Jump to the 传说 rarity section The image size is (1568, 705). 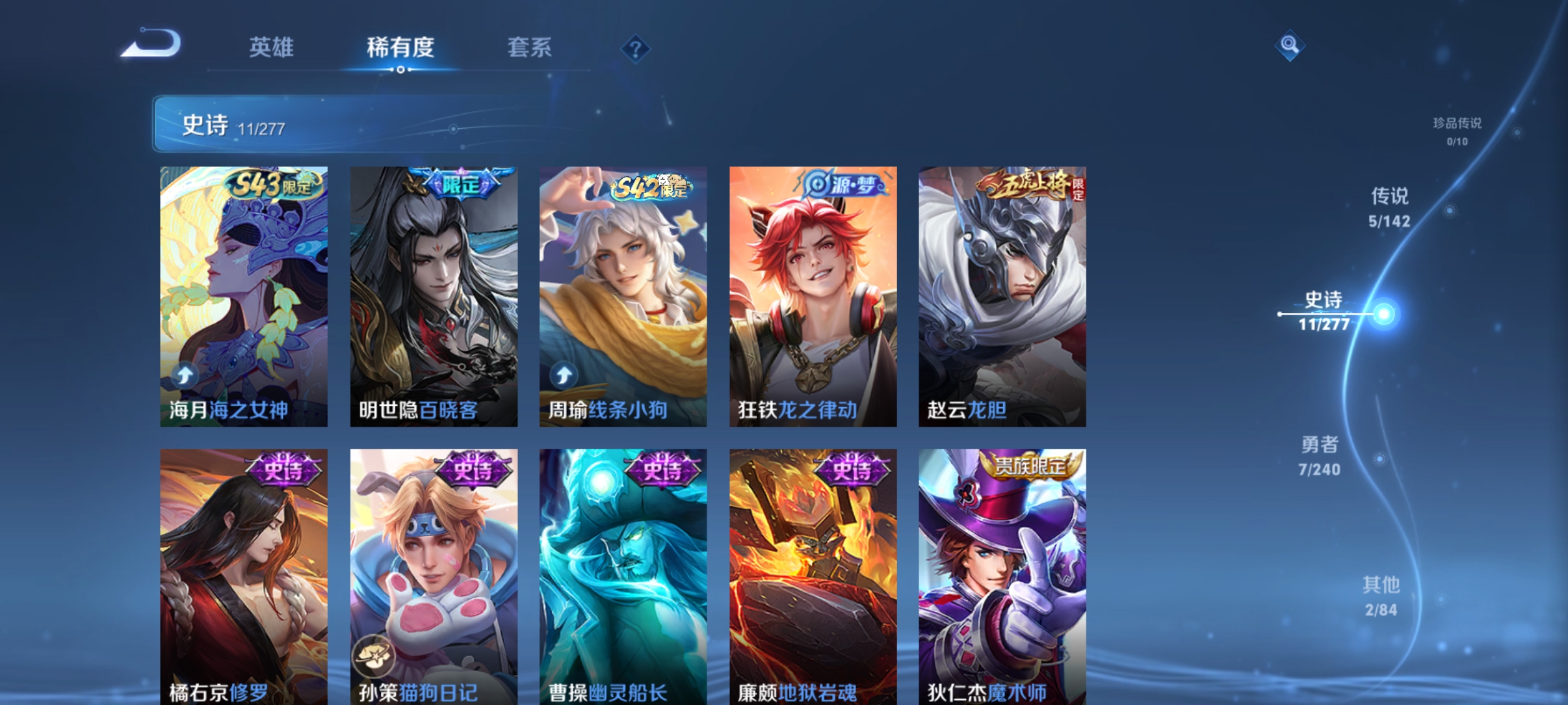coord(1391,208)
